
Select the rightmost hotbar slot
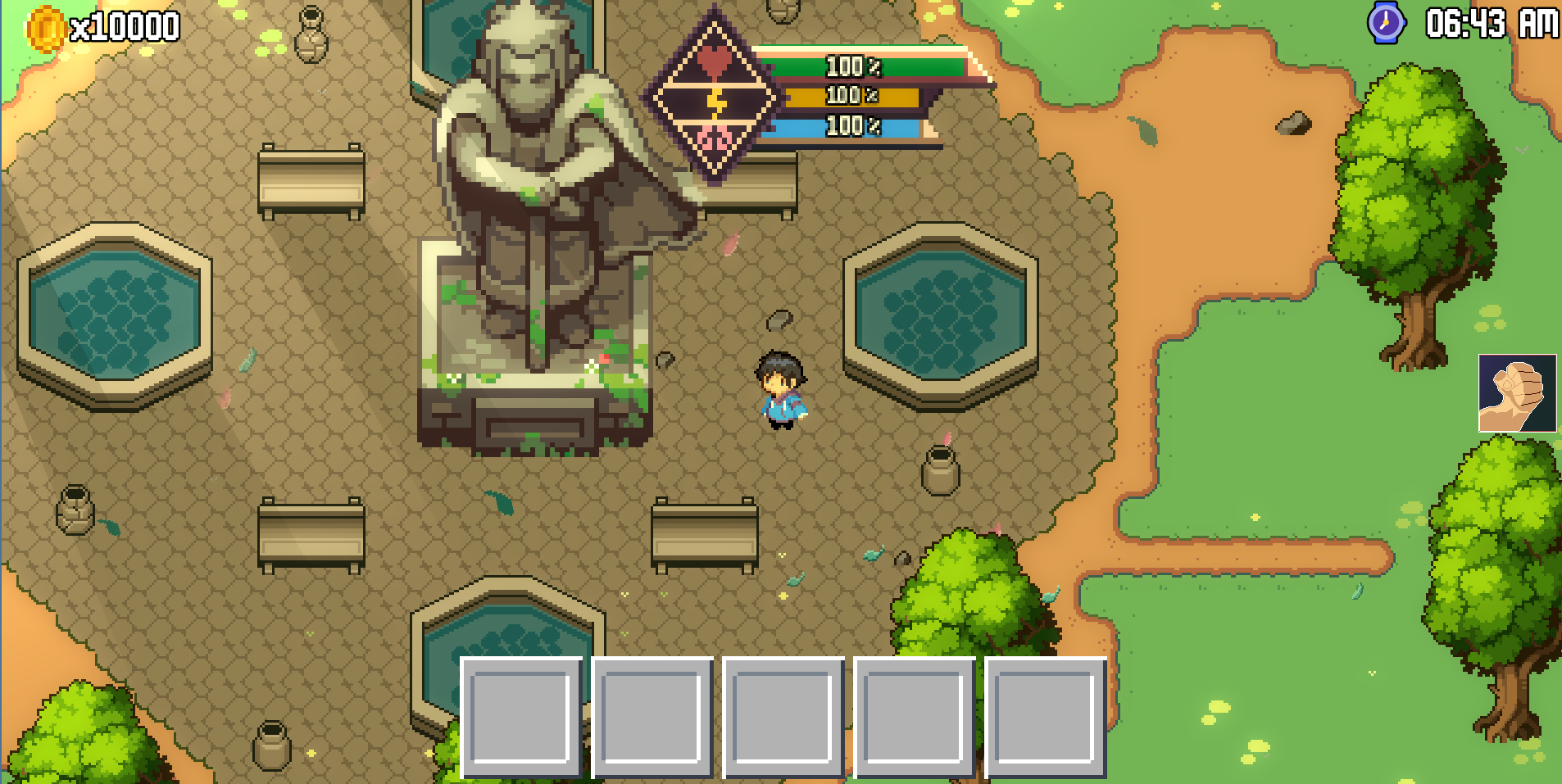(x=1047, y=719)
